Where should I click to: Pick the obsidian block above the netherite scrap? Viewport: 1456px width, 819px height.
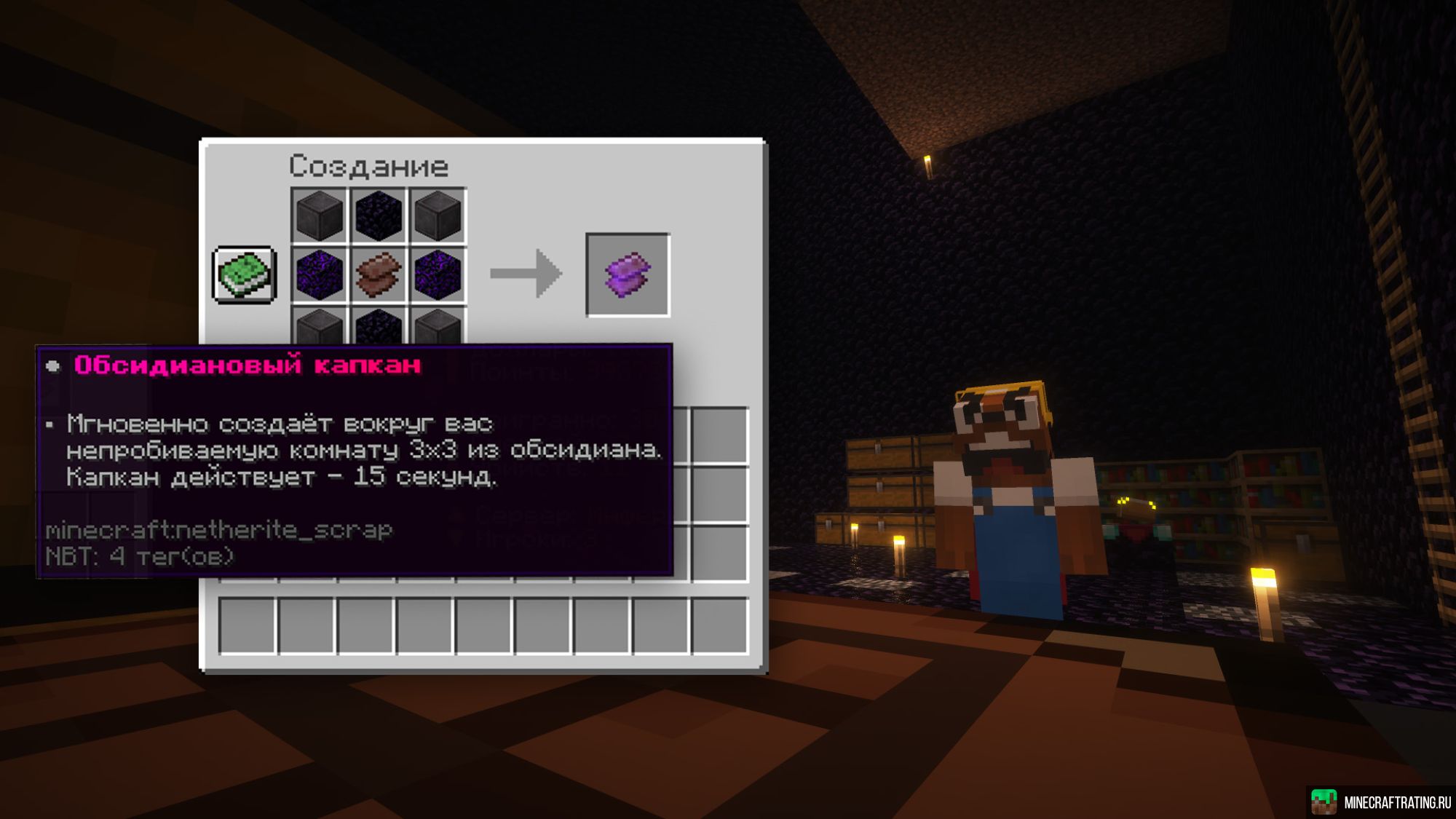pyautogui.click(x=379, y=215)
